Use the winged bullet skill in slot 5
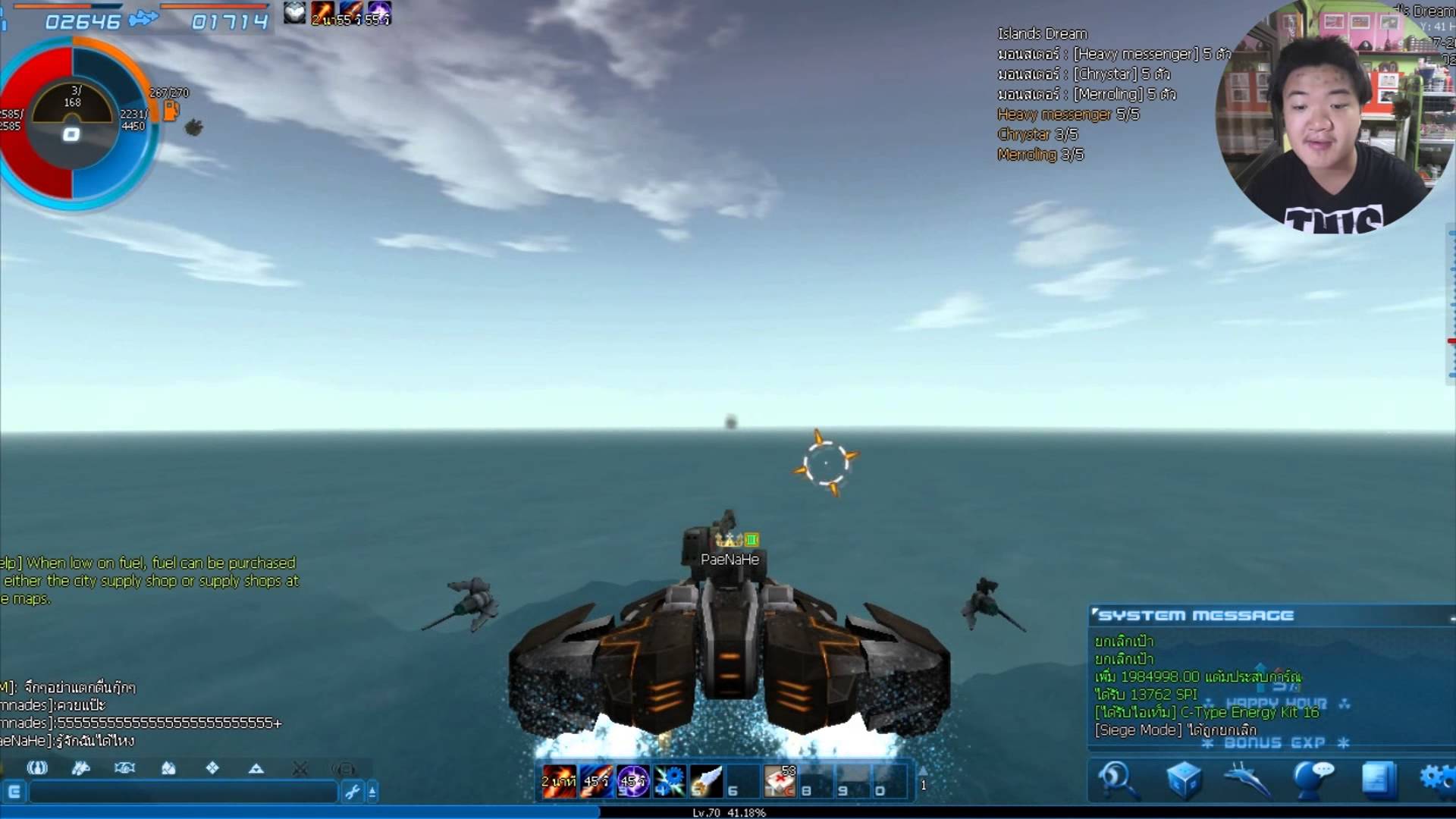Screen dimensions: 1456x819 (x=706, y=781)
